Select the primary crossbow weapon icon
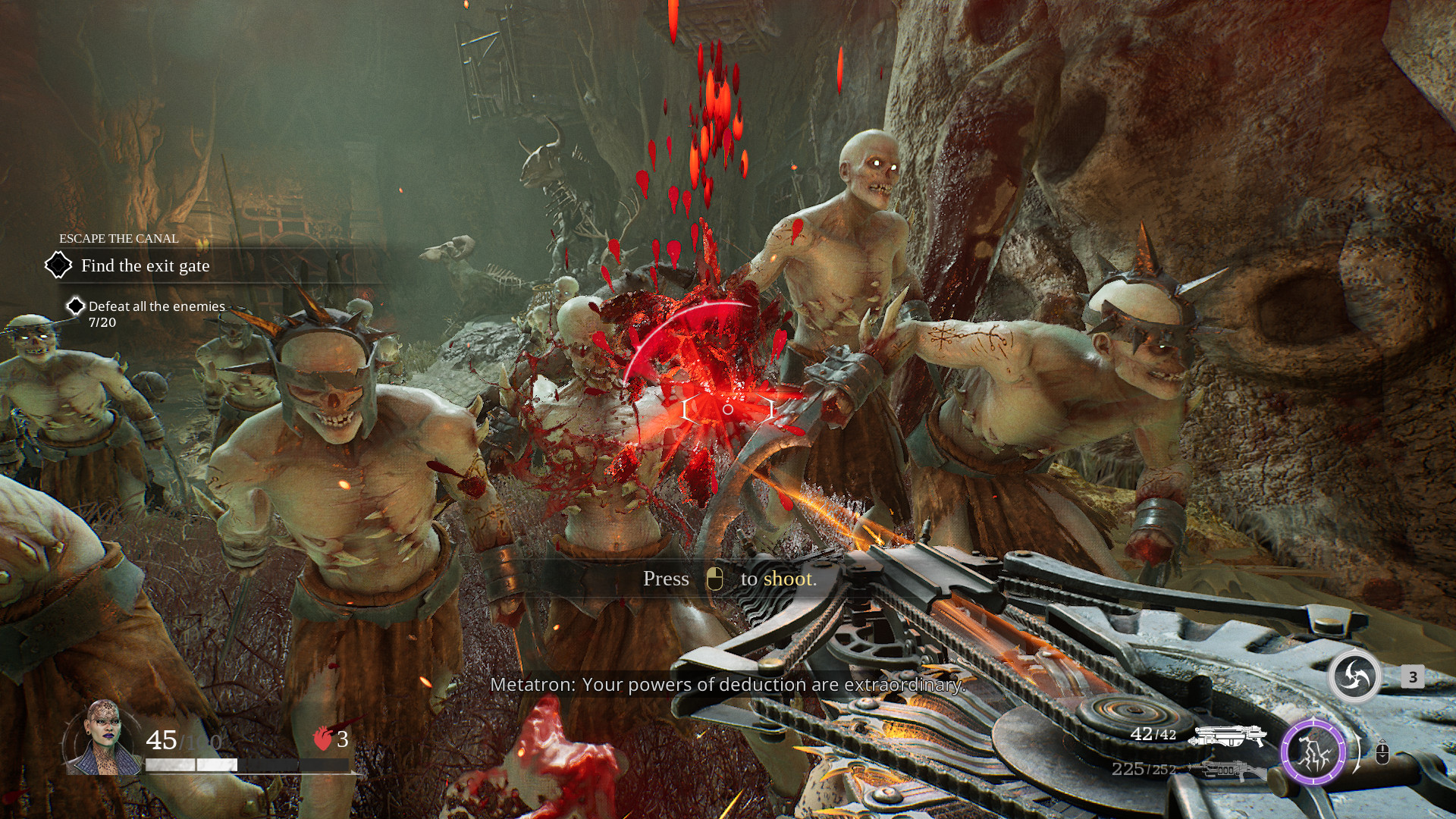Viewport: 1456px width, 819px height. click(x=1226, y=736)
